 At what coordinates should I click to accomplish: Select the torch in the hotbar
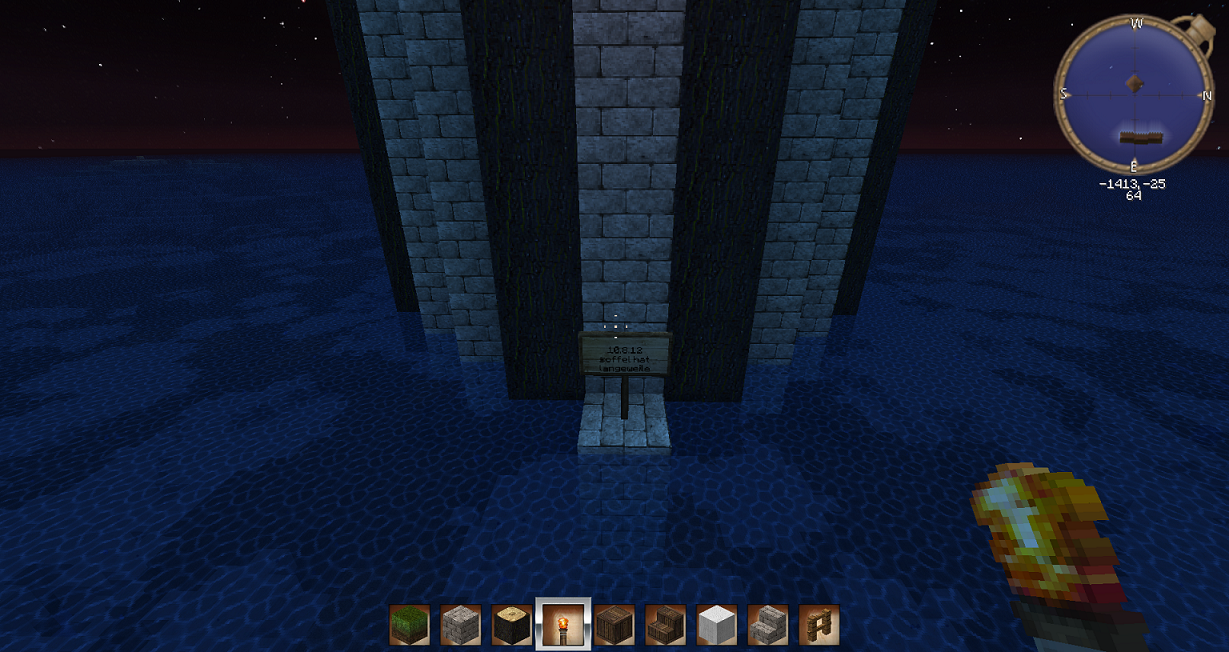click(x=563, y=625)
